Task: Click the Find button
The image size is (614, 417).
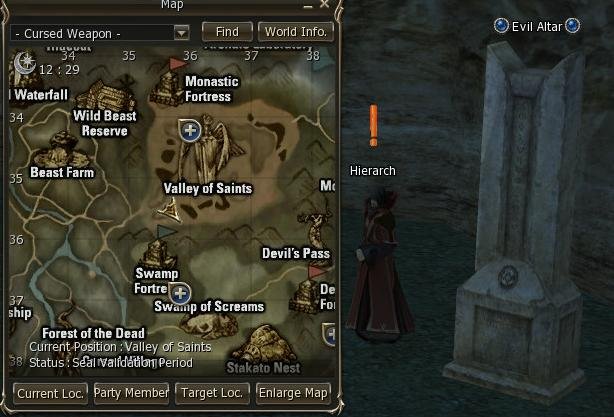Action: [227, 32]
